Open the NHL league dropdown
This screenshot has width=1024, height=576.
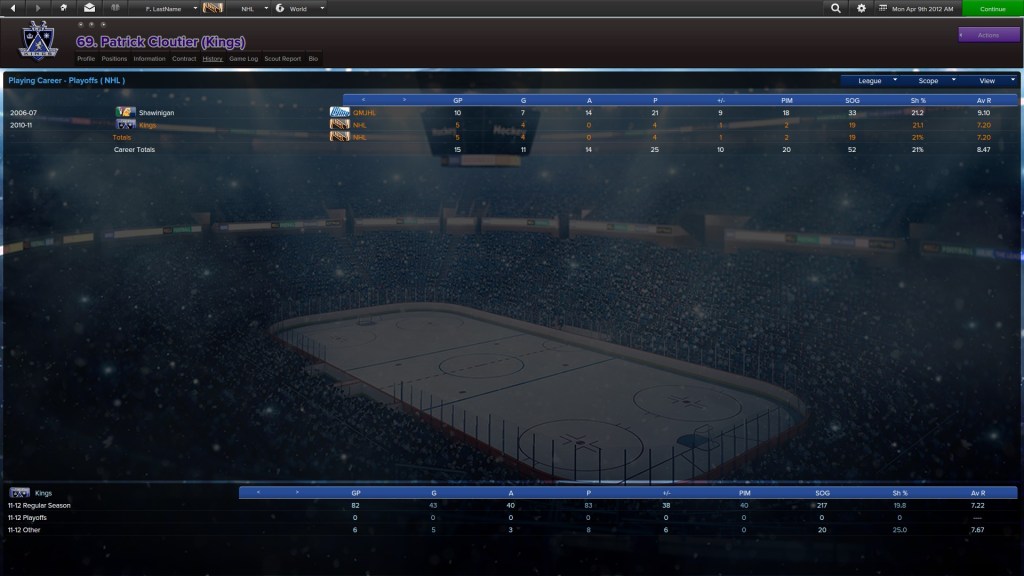[x=250, y=8]
